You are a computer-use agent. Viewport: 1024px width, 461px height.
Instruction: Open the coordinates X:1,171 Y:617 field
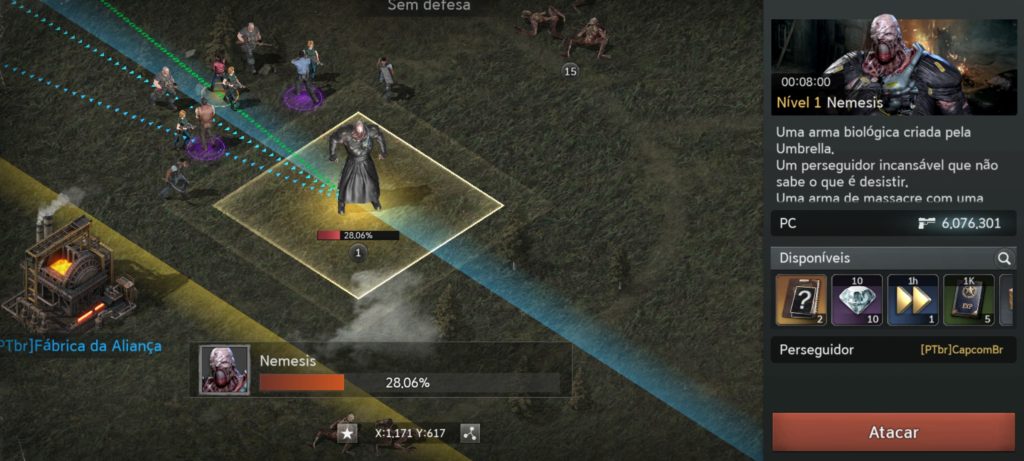coord(409,433)
